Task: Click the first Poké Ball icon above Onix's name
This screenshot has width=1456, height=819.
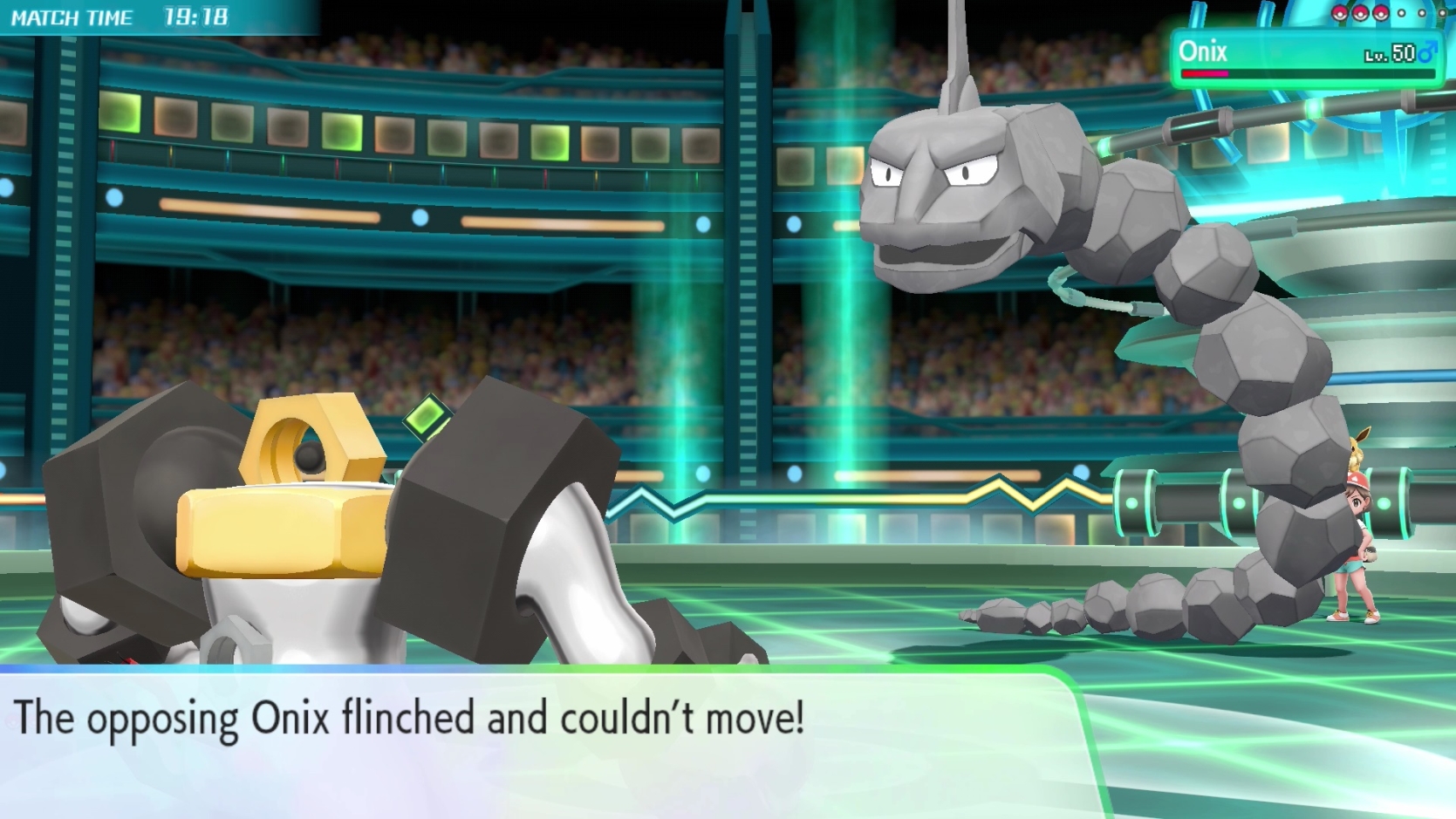Action: pos(1339,13)
